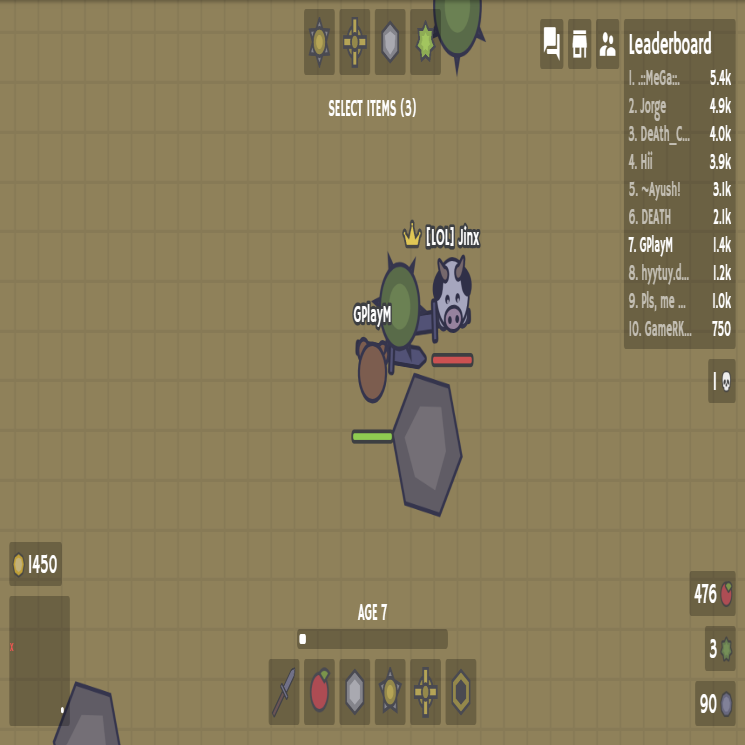Select the spikes hotbar slot
The width and height of the screenshot is (745, 745).
click(390, 691)
